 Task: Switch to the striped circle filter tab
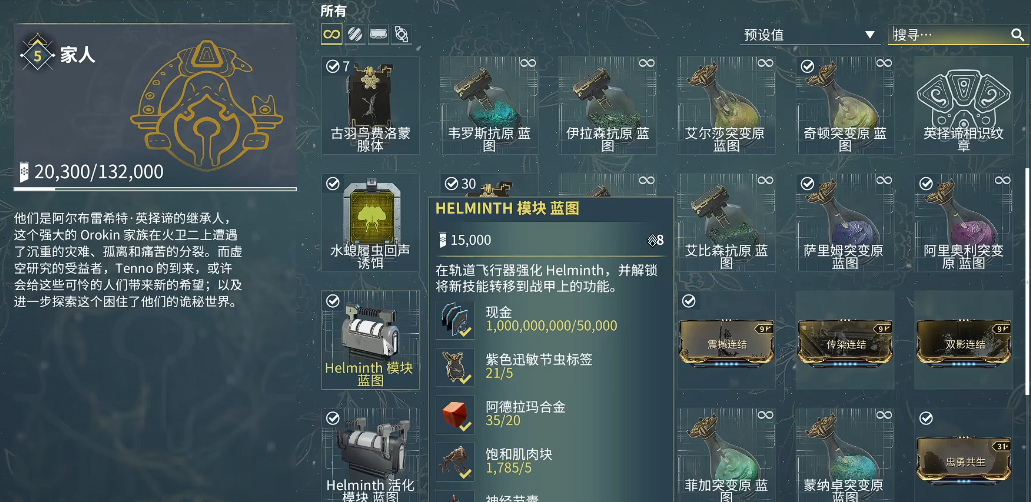click(x=356, y=34)
